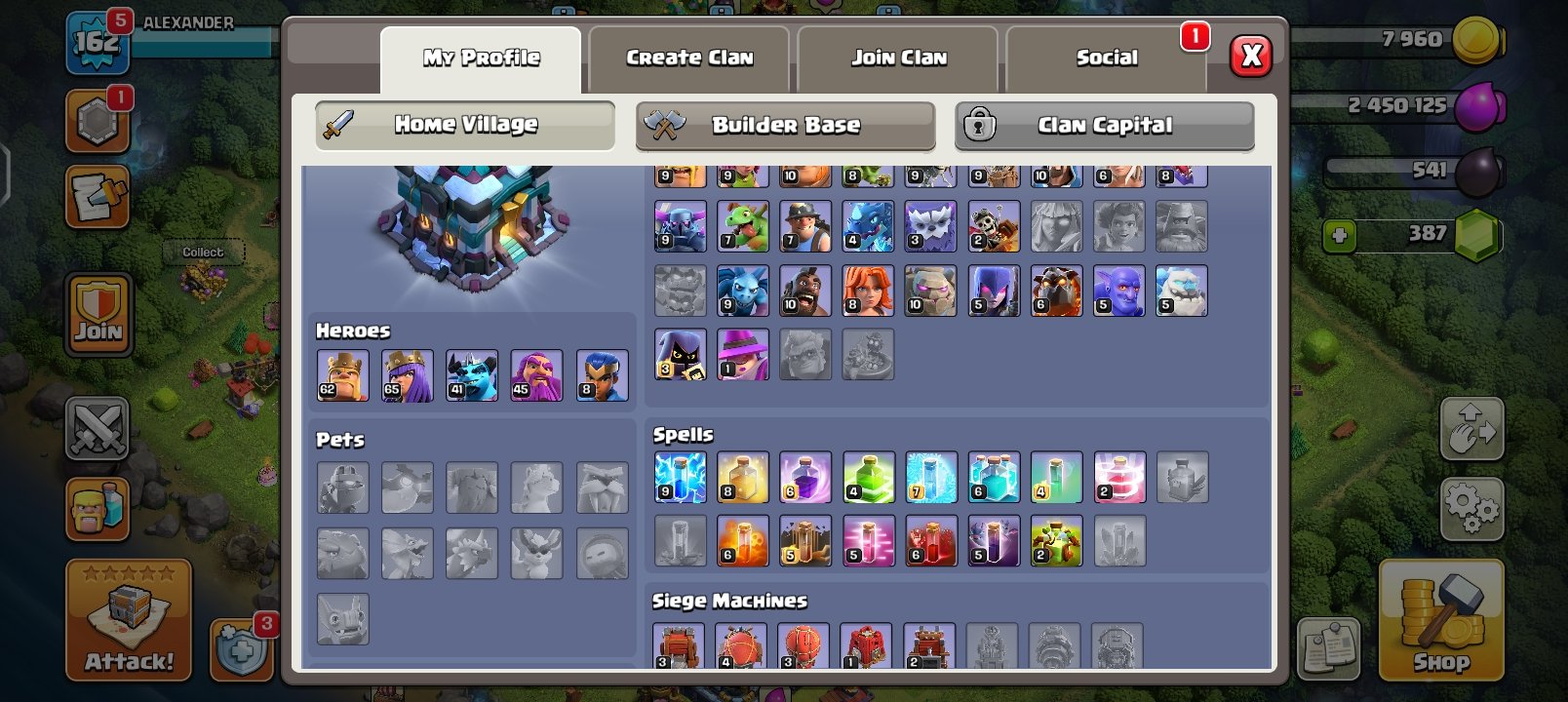Open the events clipboard icon in sidebar

point(98,198)
